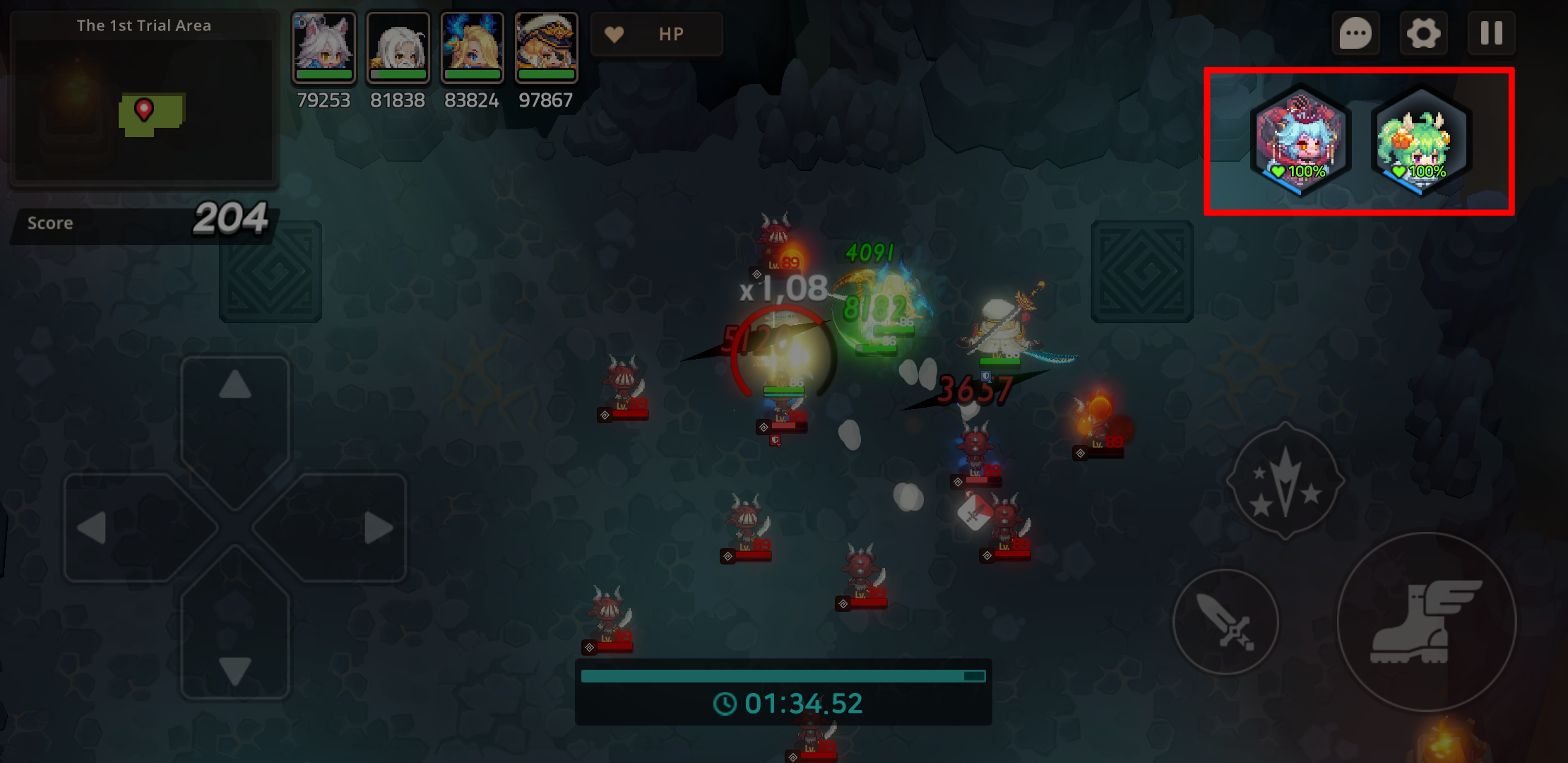Image resolution: width=1568 pixels, height=763 pixels.
Task: Use the sword attack button
Action: (x=1225, y=622)
